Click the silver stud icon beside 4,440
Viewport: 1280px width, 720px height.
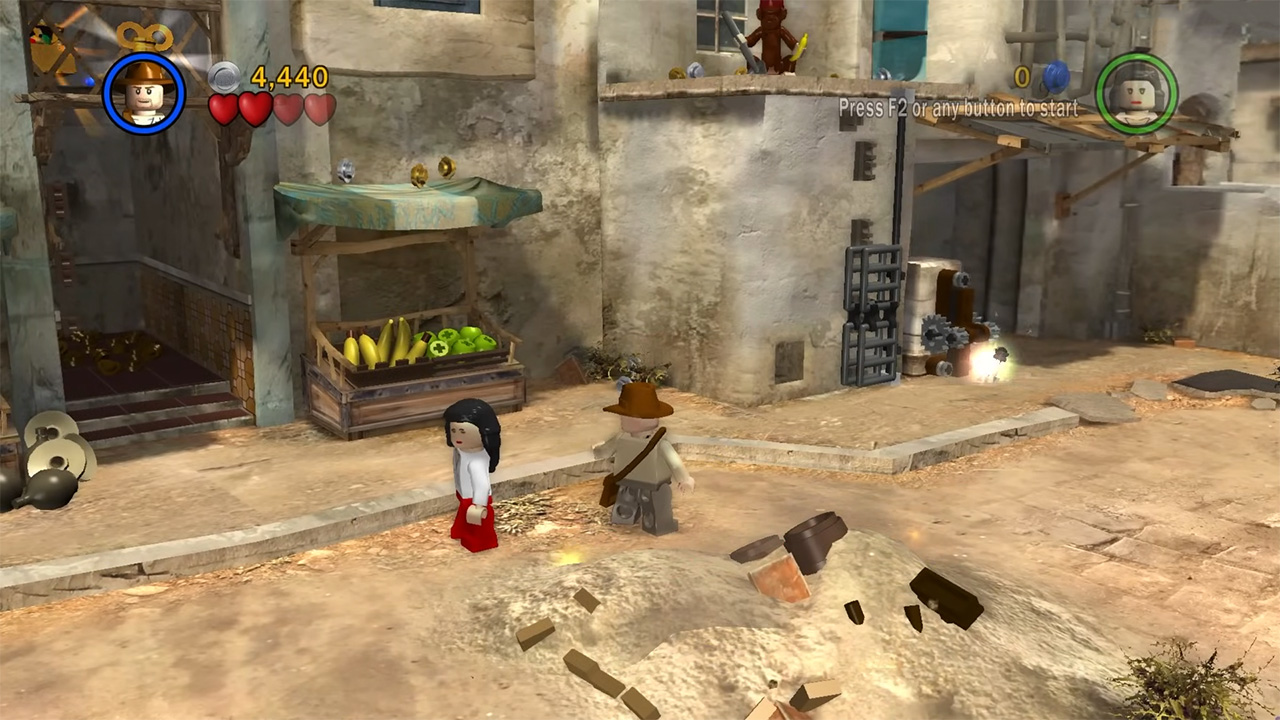point(222,74)
